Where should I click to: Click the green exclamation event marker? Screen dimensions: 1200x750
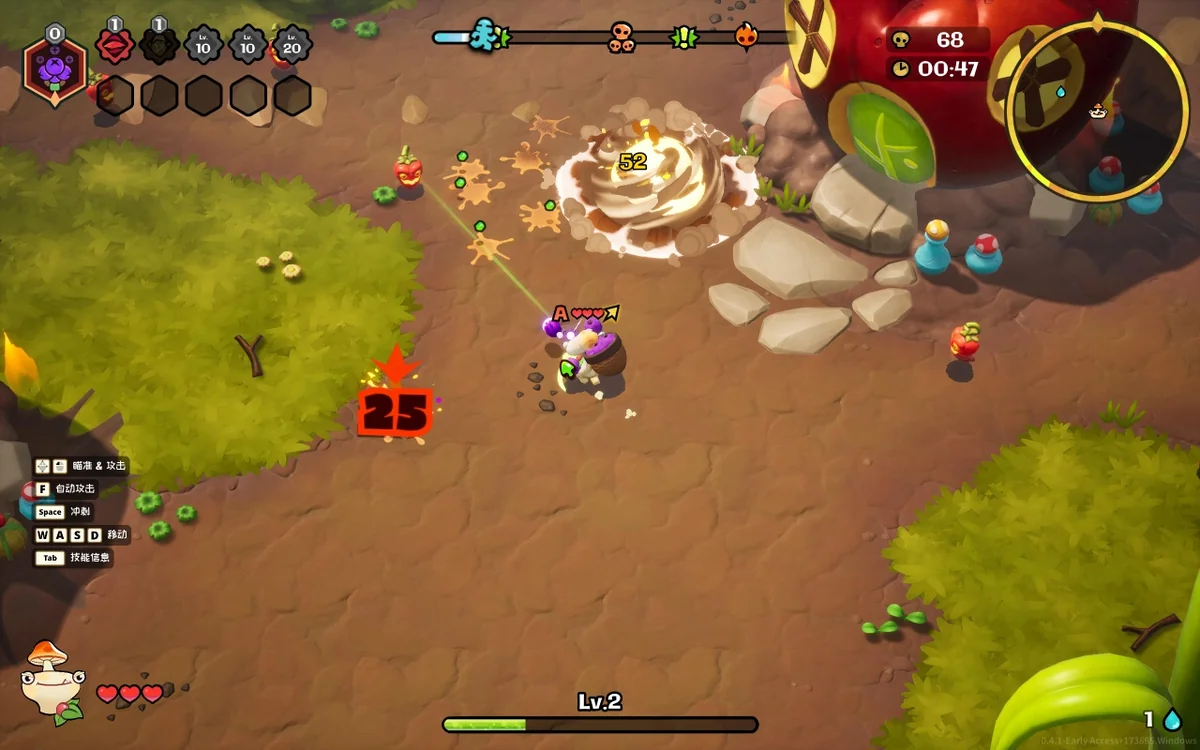click(x=684, y=38)
